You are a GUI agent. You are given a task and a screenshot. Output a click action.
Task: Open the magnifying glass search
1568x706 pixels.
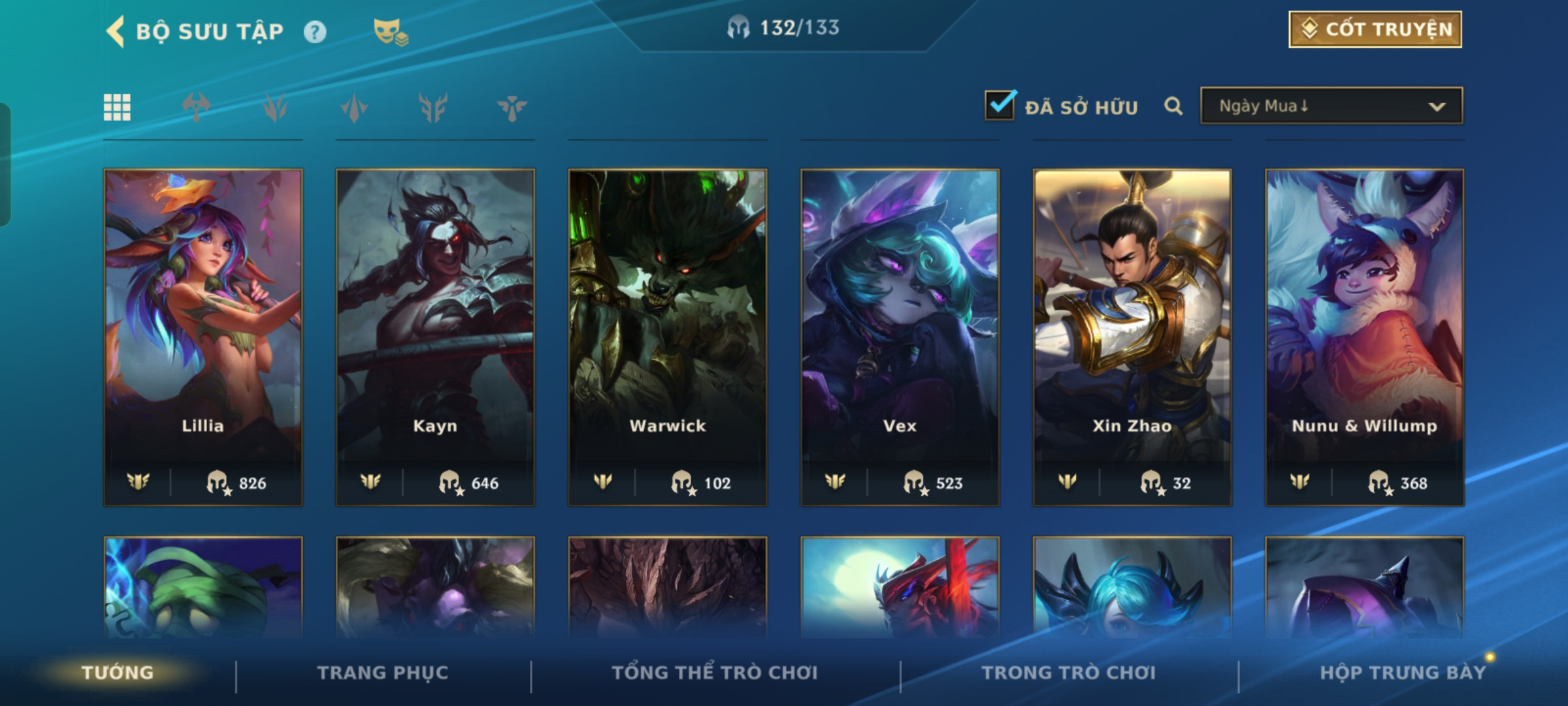pyautogui.click(x=1173, y=106)
